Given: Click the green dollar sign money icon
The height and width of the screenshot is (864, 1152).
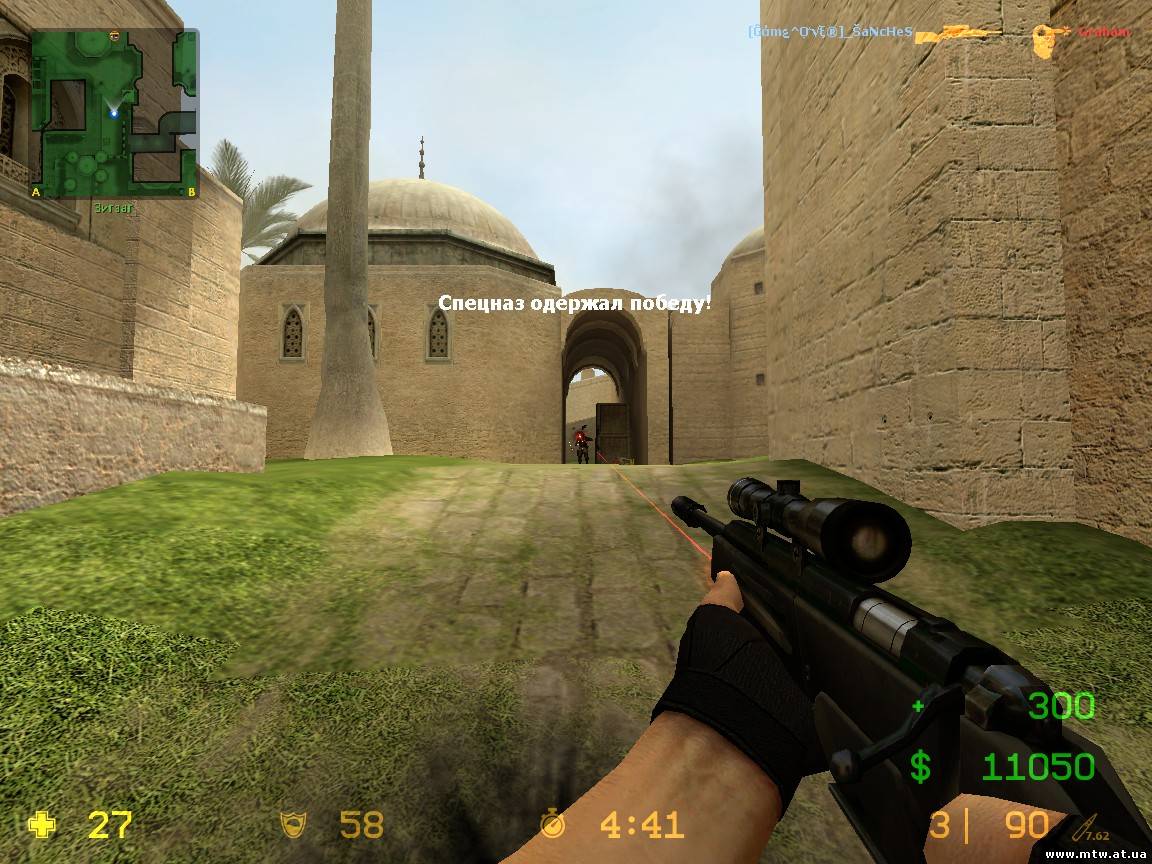Looking at the screenshot, I should [920, 767].
